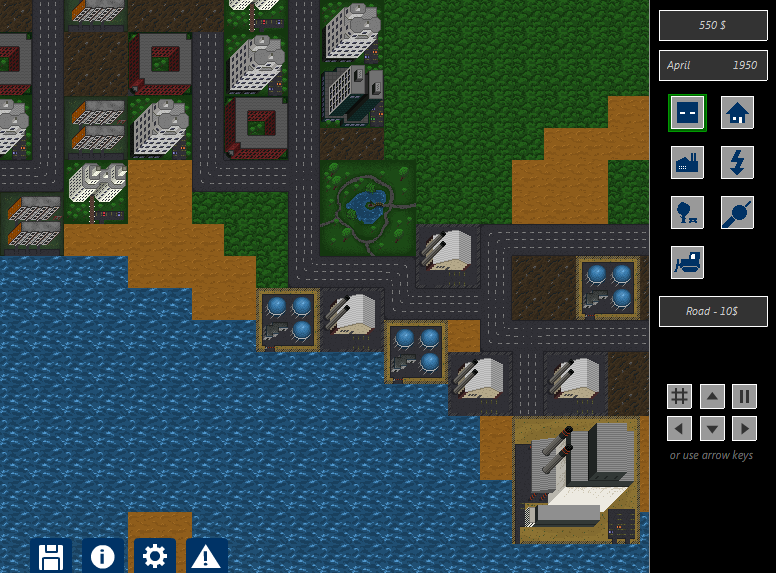Select the tree and bench park tool
Screen dimensions: 776x573
pos(687,212)
